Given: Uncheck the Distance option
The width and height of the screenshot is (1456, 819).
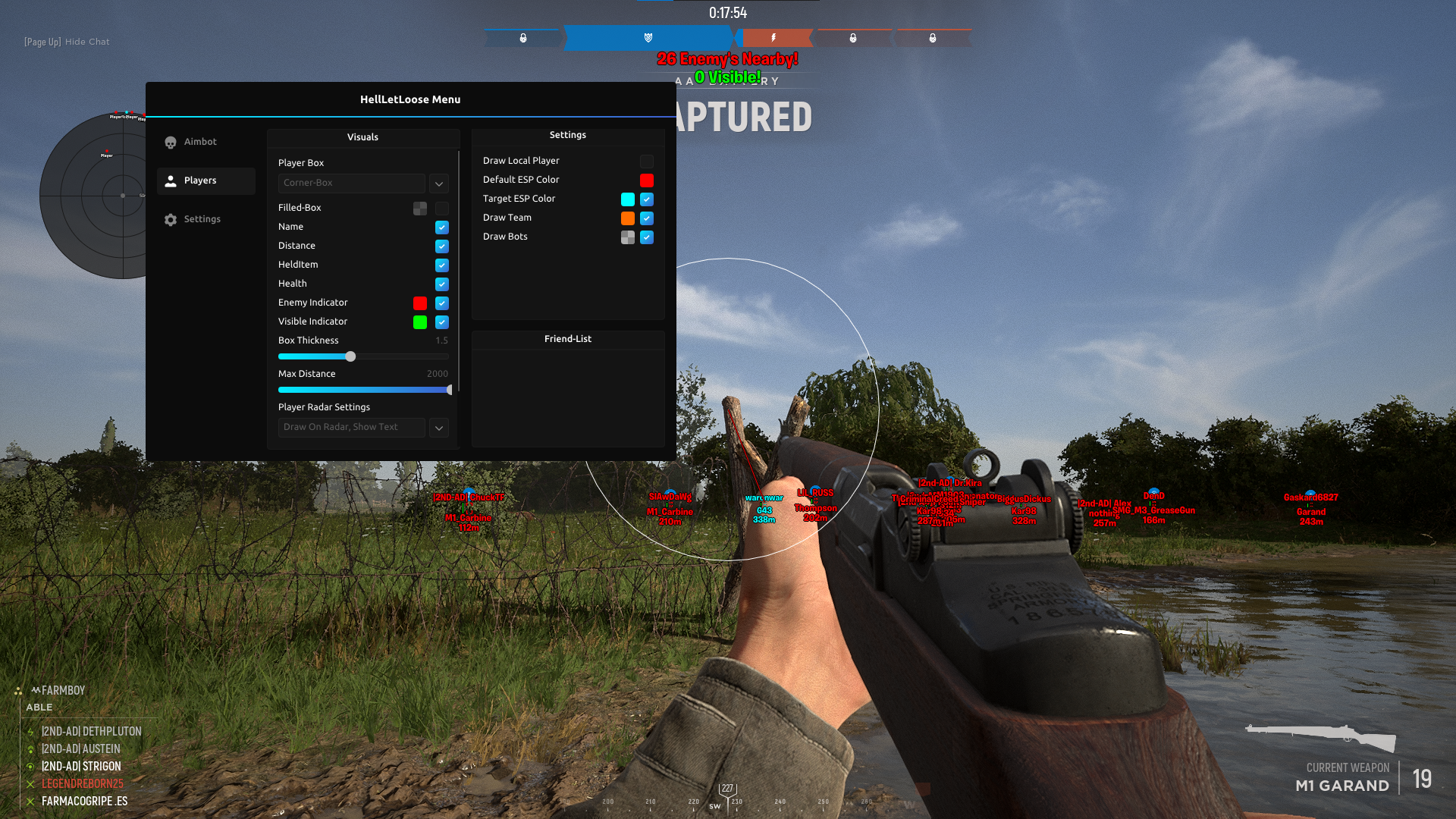Looking at the screenshot, I should tap(442, 246).
